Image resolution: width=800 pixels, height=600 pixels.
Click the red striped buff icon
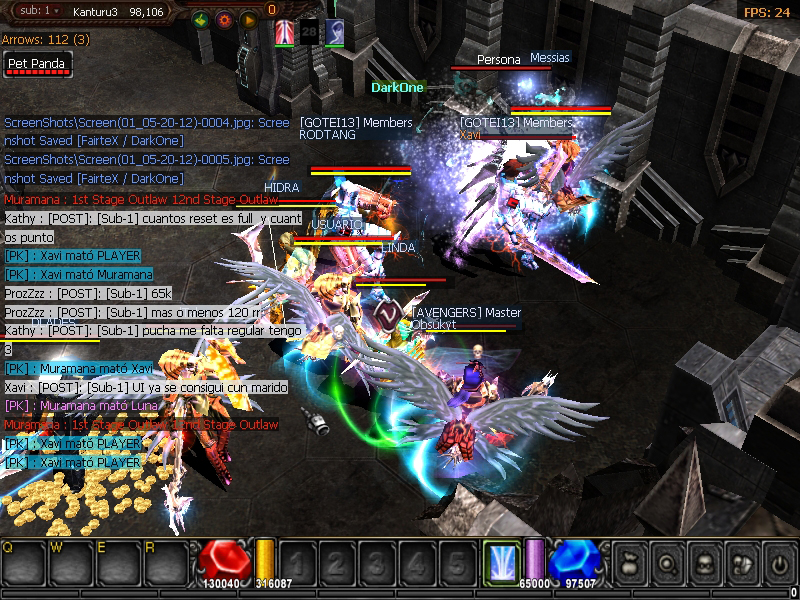point(286,32)
